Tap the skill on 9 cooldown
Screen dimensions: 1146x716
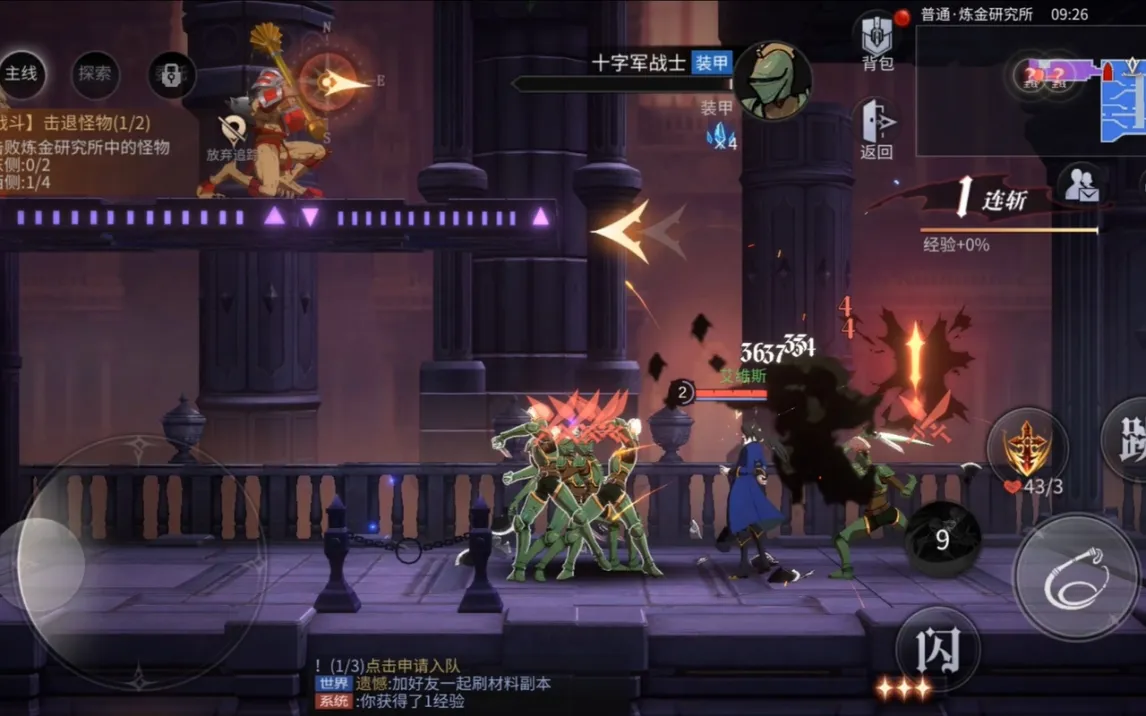click(x=942, y=540)
